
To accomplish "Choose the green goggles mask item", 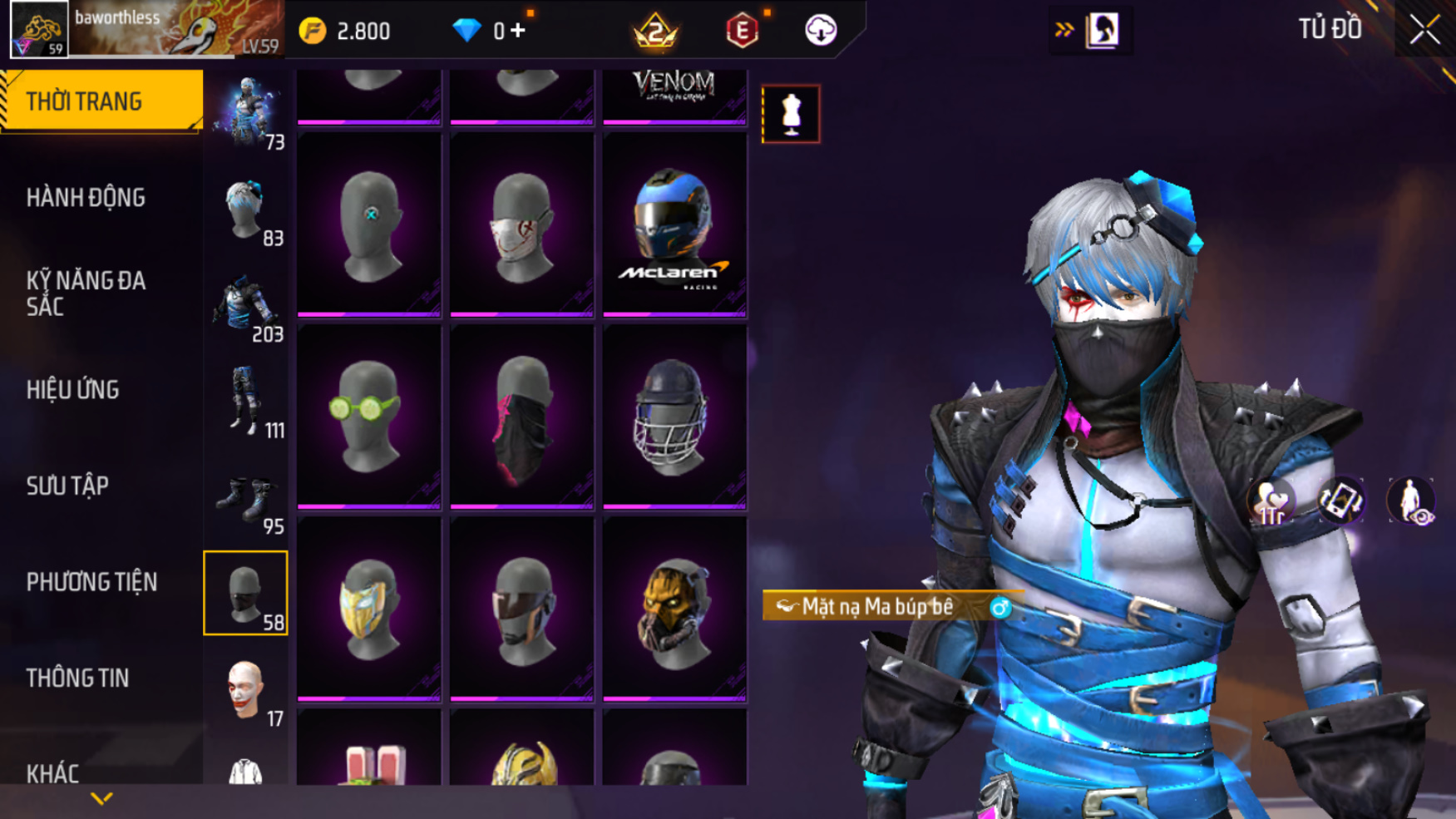I will 369,417.
